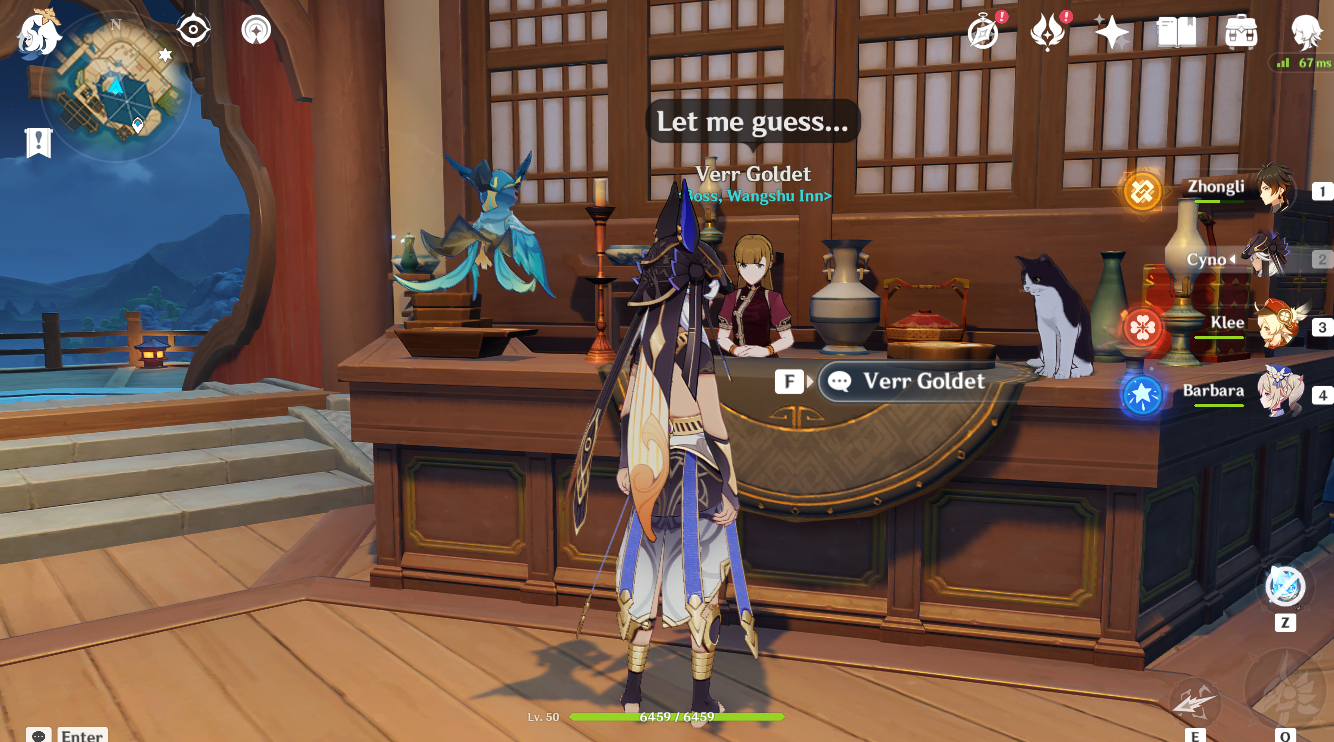Talk to Verr Goldet via the F prompt
This screenshot has width=1334, height=742.
(x=789, y=381)
